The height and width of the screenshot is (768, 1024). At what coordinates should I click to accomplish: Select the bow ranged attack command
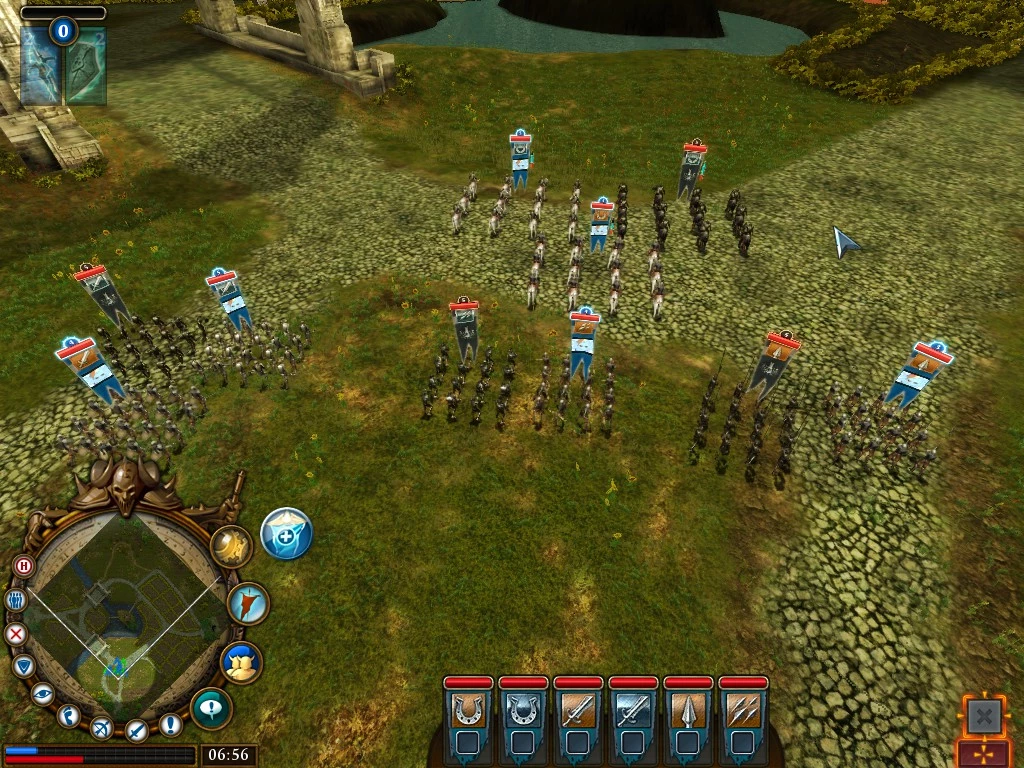pyautogui.click(x=101, y=728)
